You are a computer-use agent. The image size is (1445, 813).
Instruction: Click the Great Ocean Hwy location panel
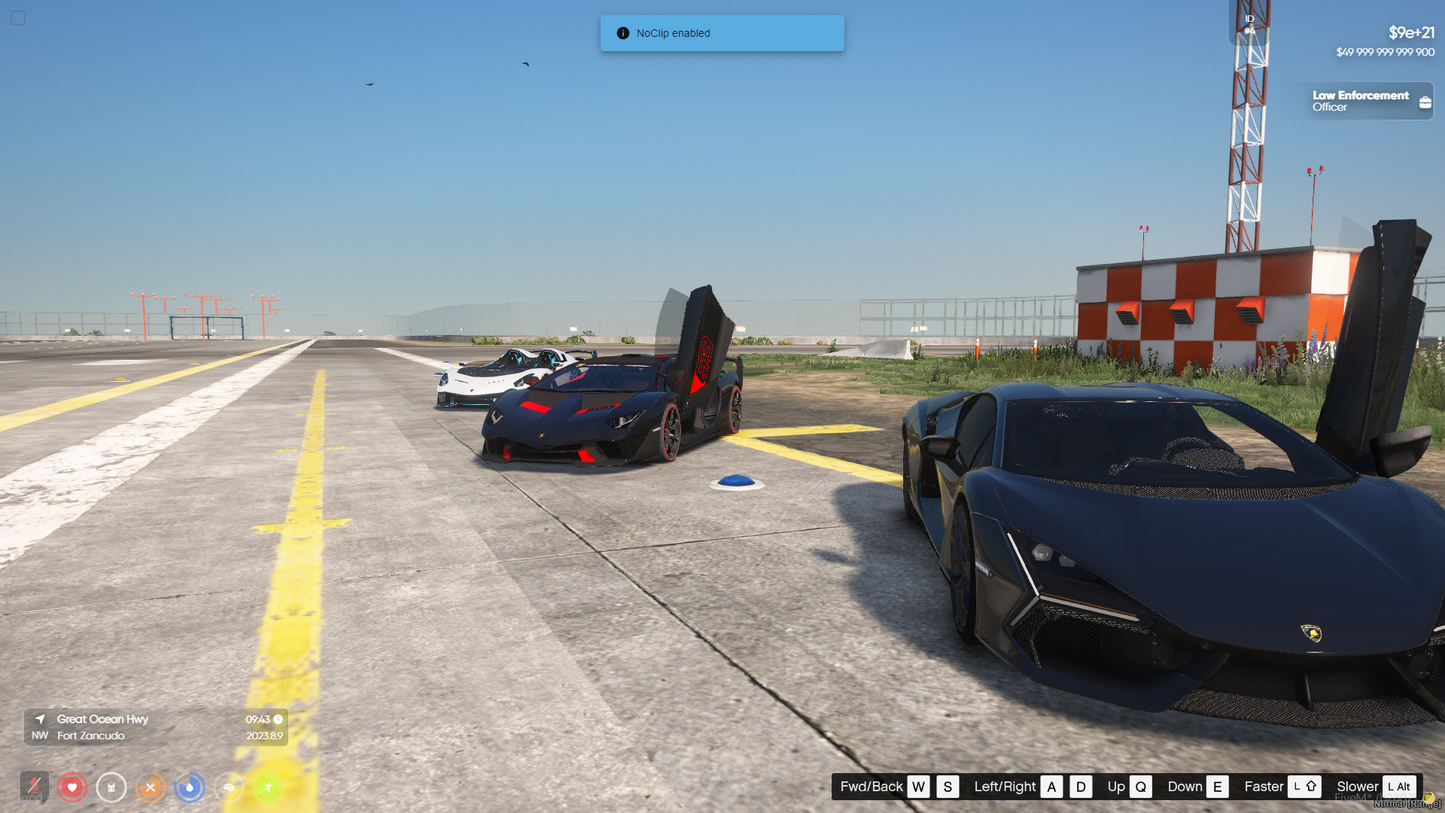pos(155,727)
